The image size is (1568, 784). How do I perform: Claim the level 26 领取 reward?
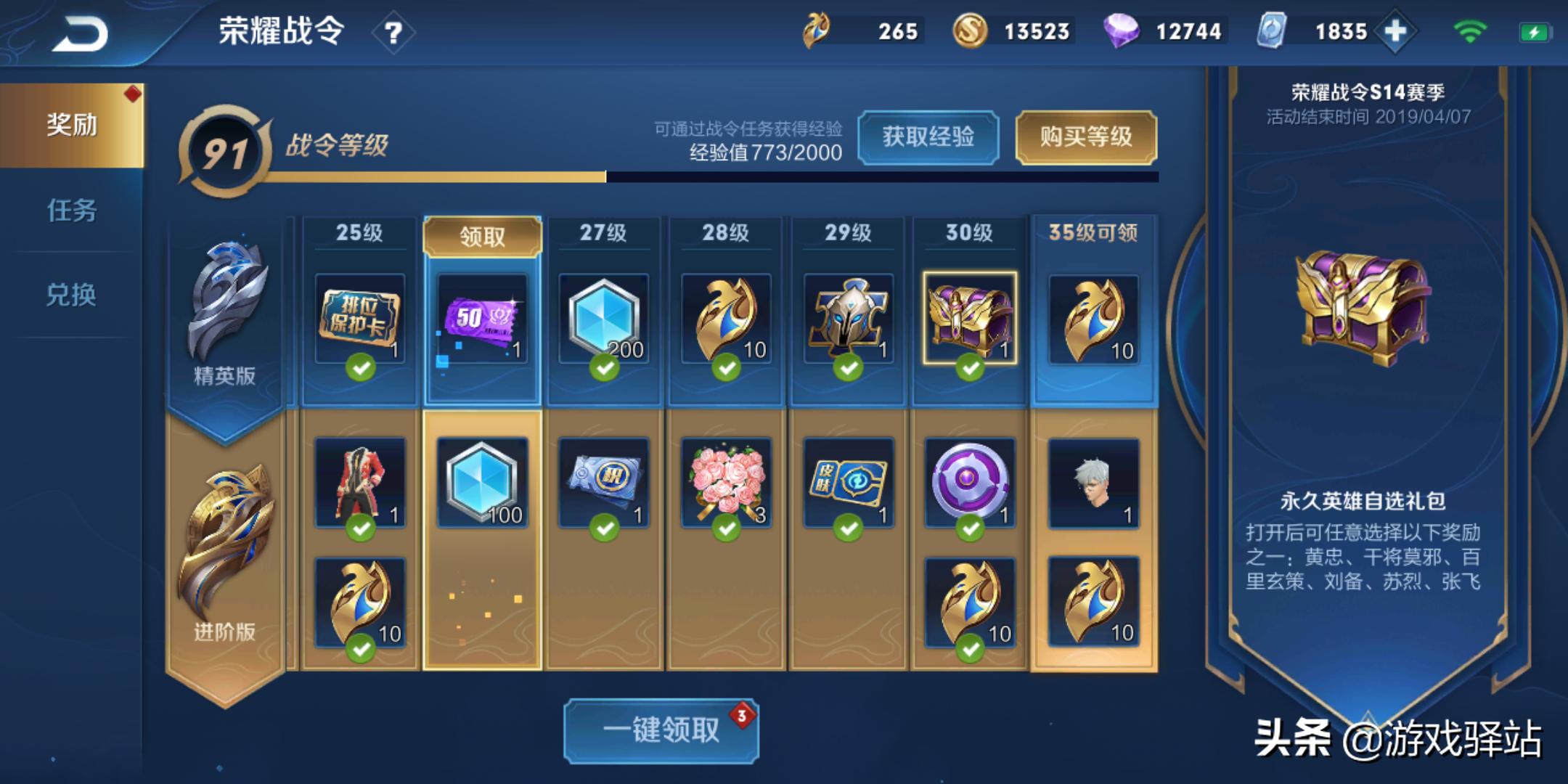coord(482,237)
